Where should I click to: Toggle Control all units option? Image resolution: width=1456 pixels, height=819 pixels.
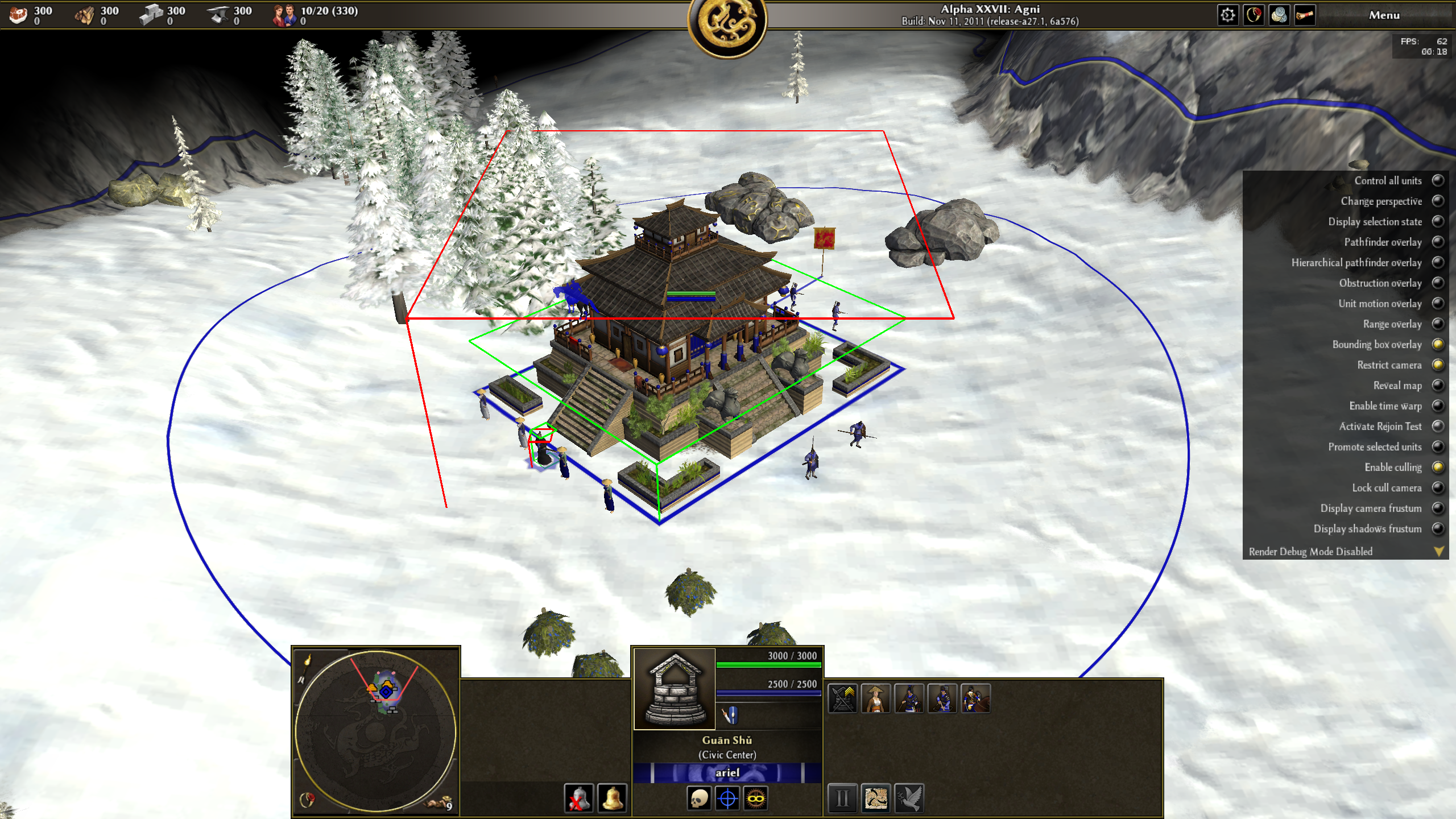click(1438, 181)
